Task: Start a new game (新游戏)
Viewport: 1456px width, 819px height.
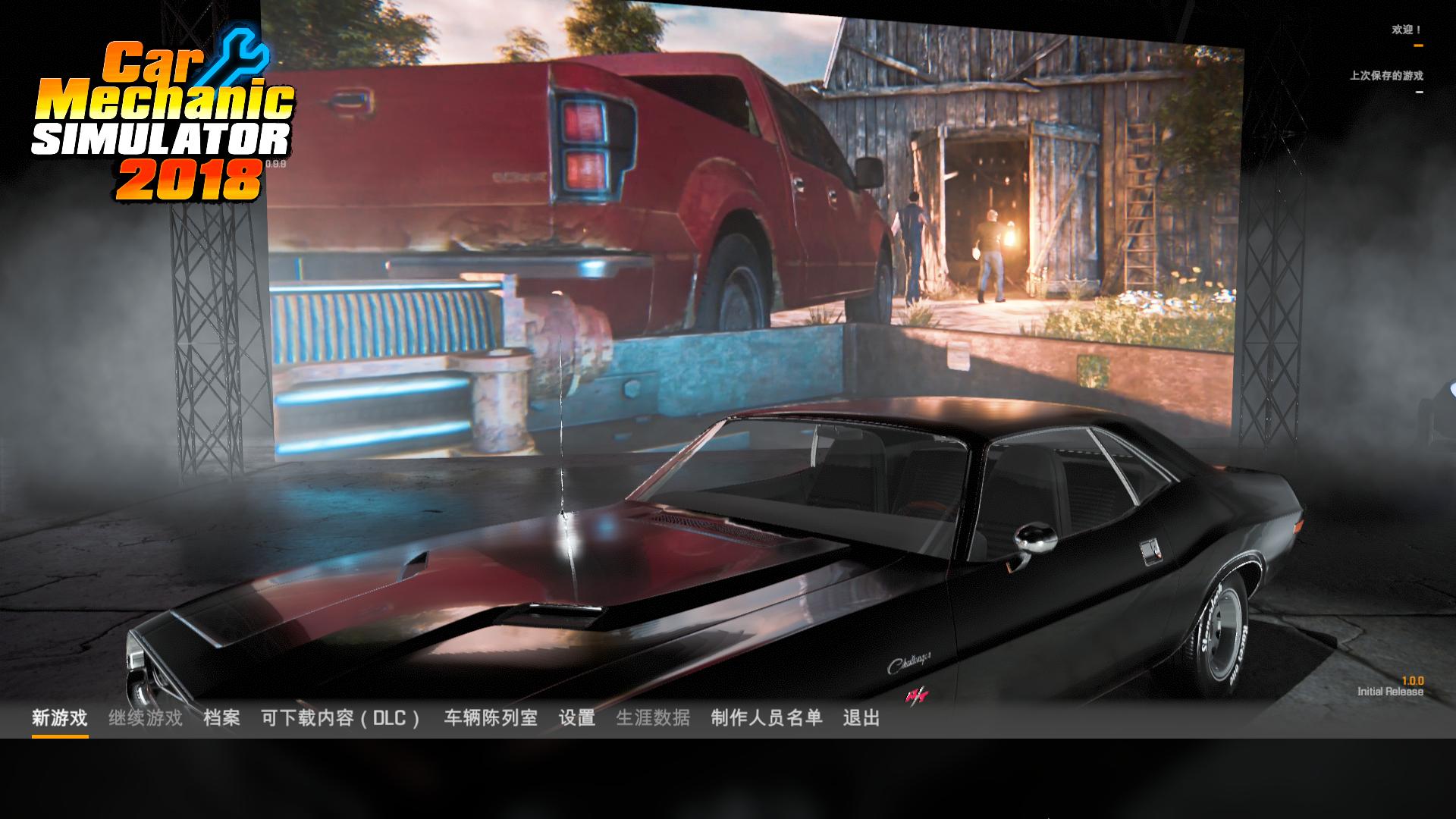Action: click(x=59, y=717)
